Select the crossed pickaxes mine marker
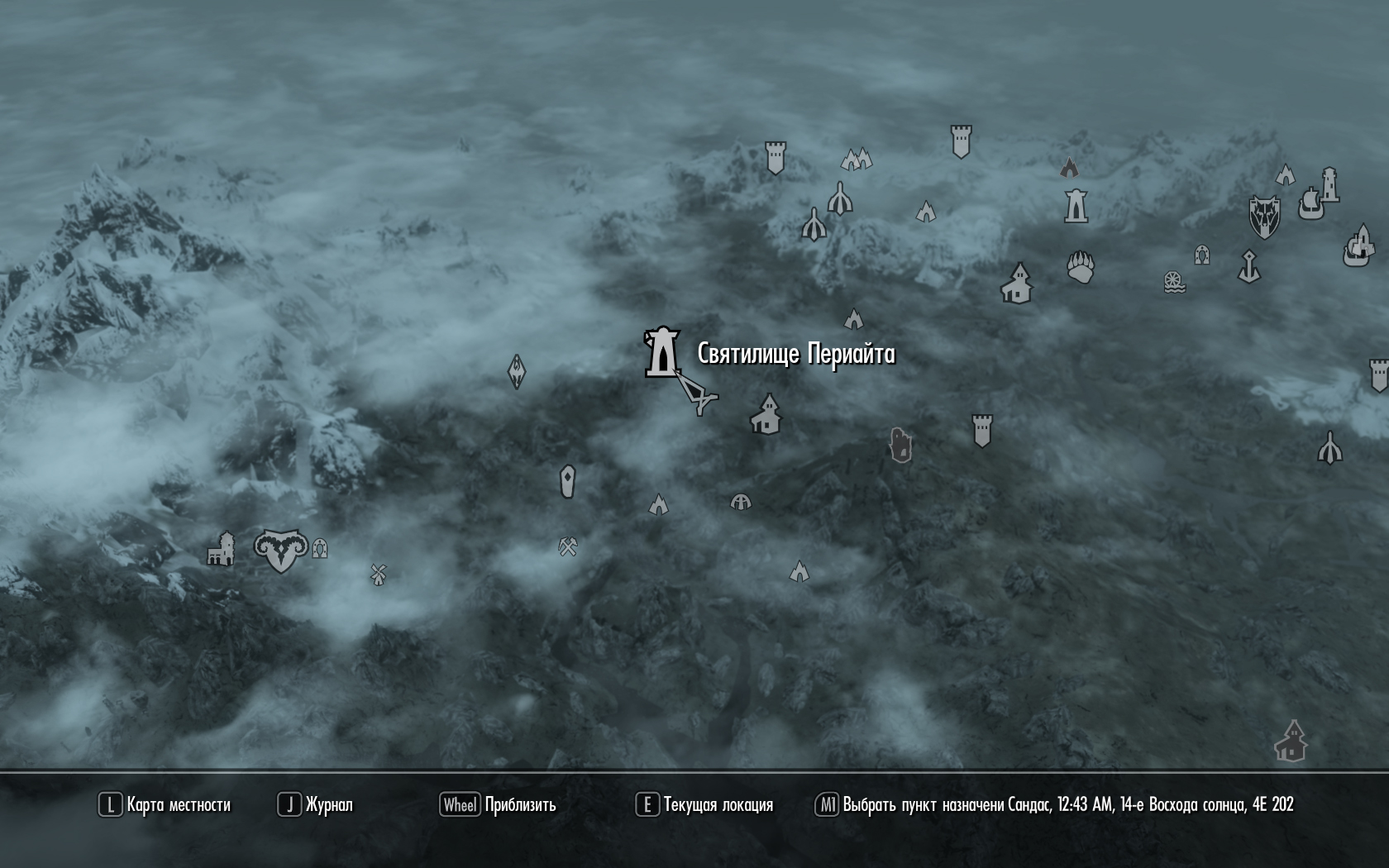Screen dimensions: 1389x868 coord(567,546)
